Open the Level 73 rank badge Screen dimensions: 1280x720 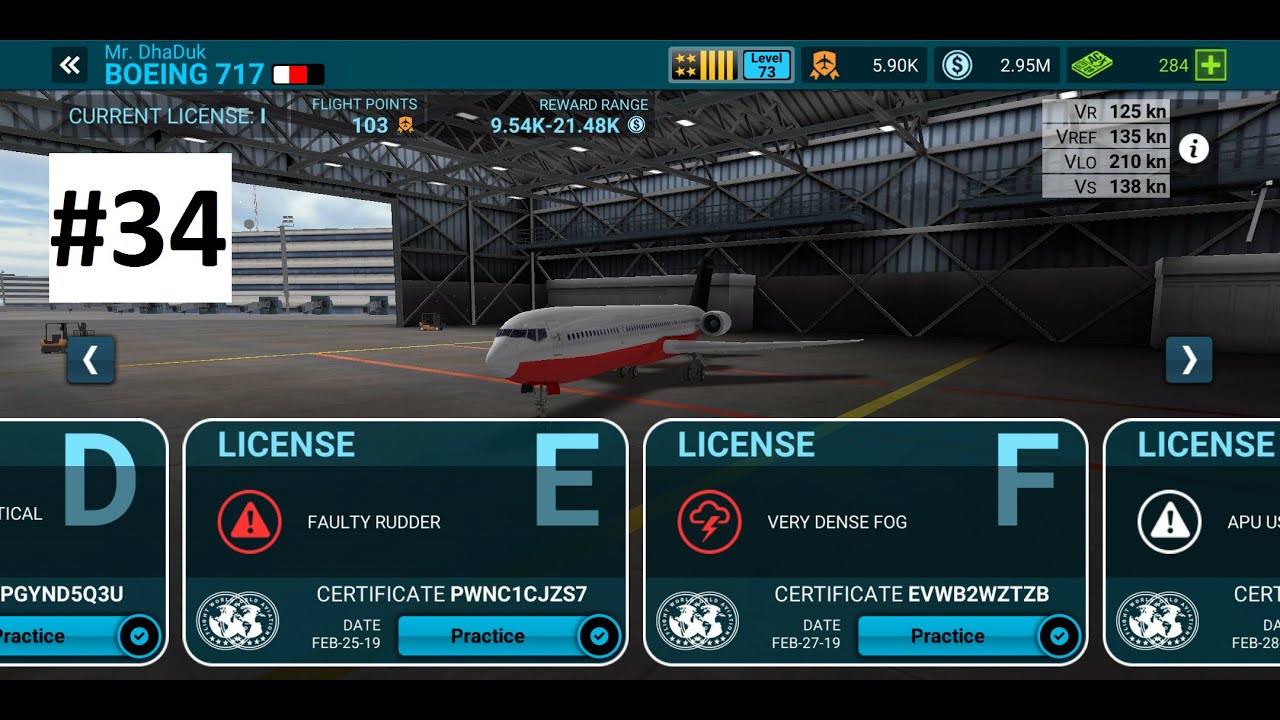pyautogui.click(x=732, y=66)
